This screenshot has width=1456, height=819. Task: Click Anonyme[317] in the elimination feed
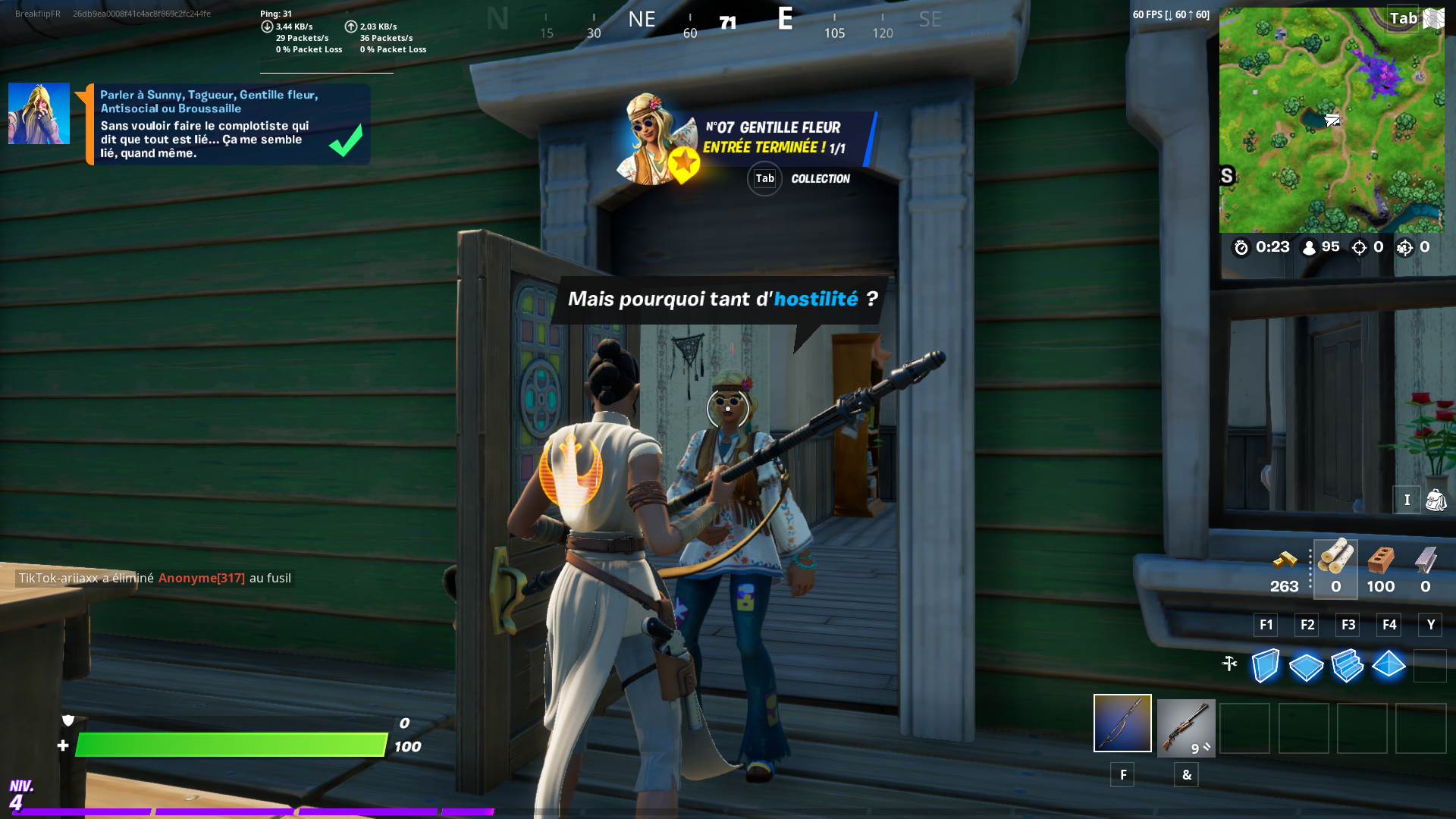click(201, 578)
